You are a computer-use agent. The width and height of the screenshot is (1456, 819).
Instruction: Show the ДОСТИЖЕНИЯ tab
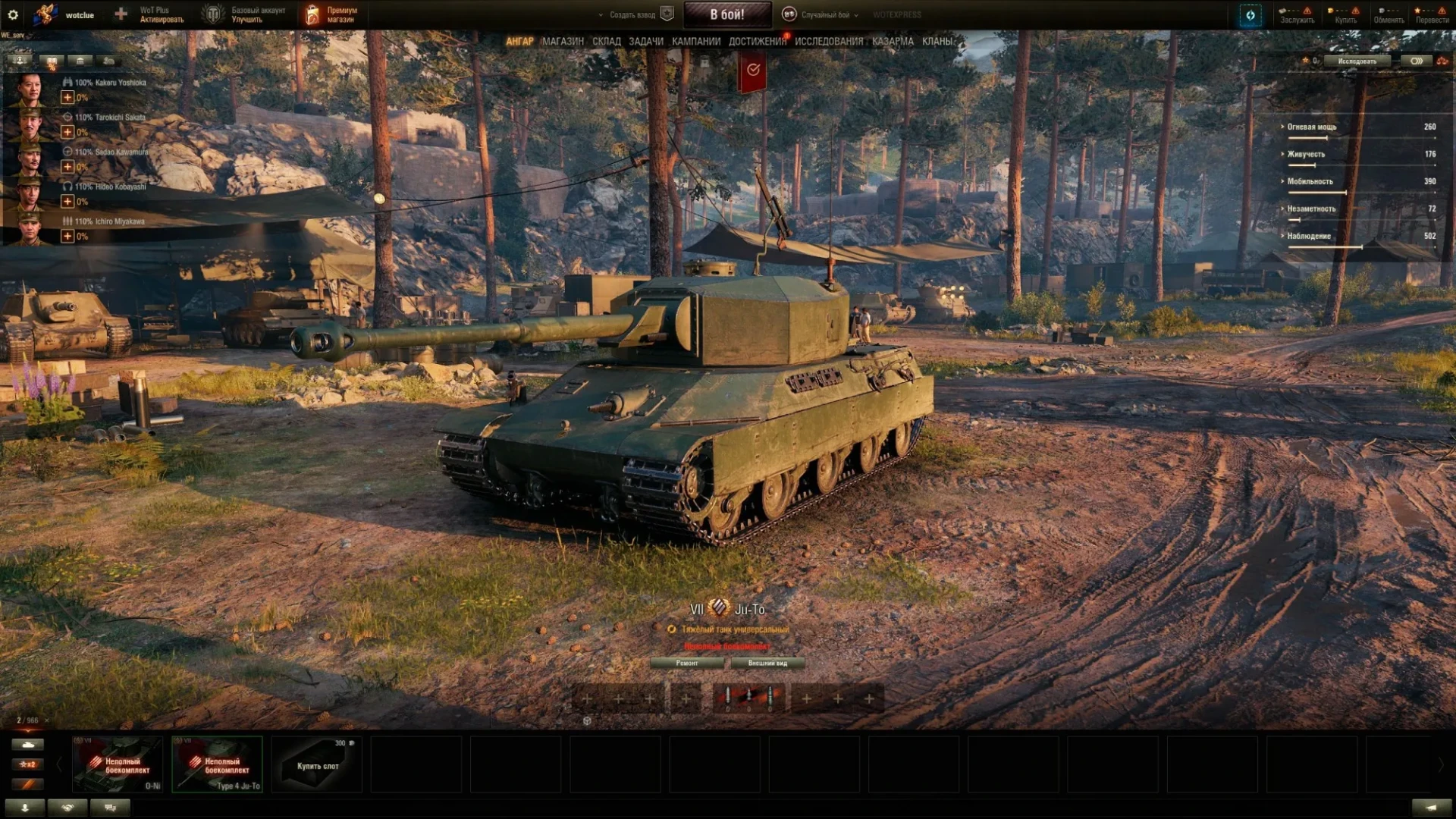pos(757,42)
